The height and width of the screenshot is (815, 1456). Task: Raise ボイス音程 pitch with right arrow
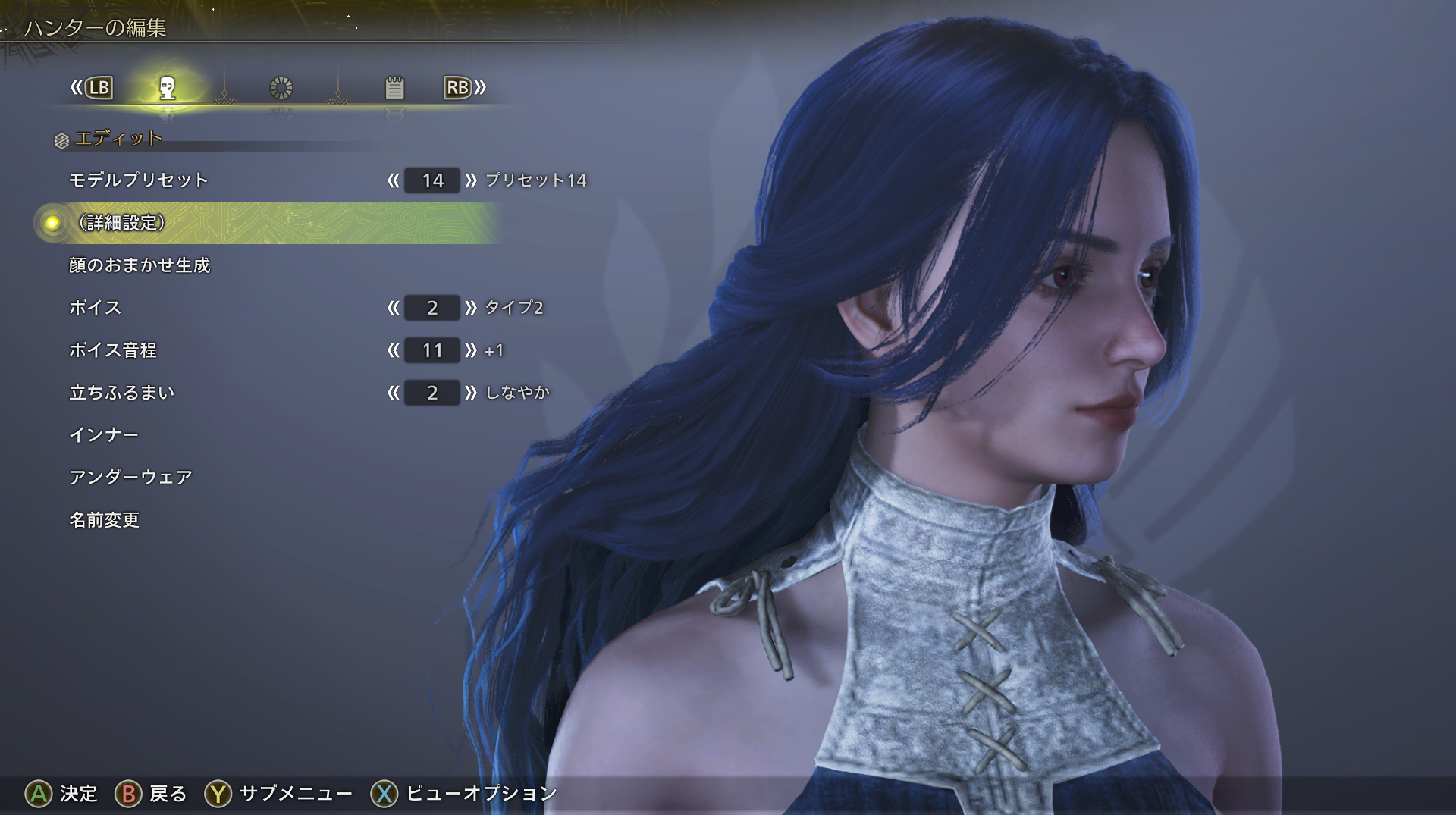tap(471, 350)
